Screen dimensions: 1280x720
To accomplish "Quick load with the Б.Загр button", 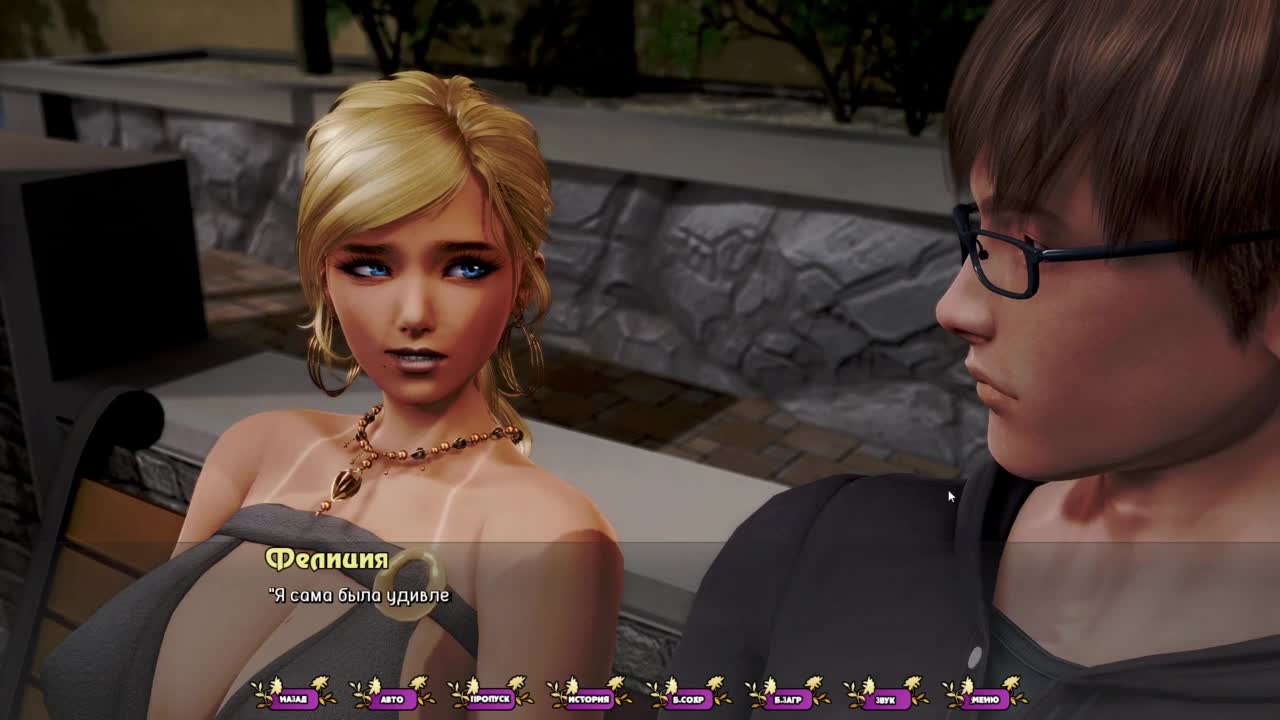I will (x=787, y=699).
